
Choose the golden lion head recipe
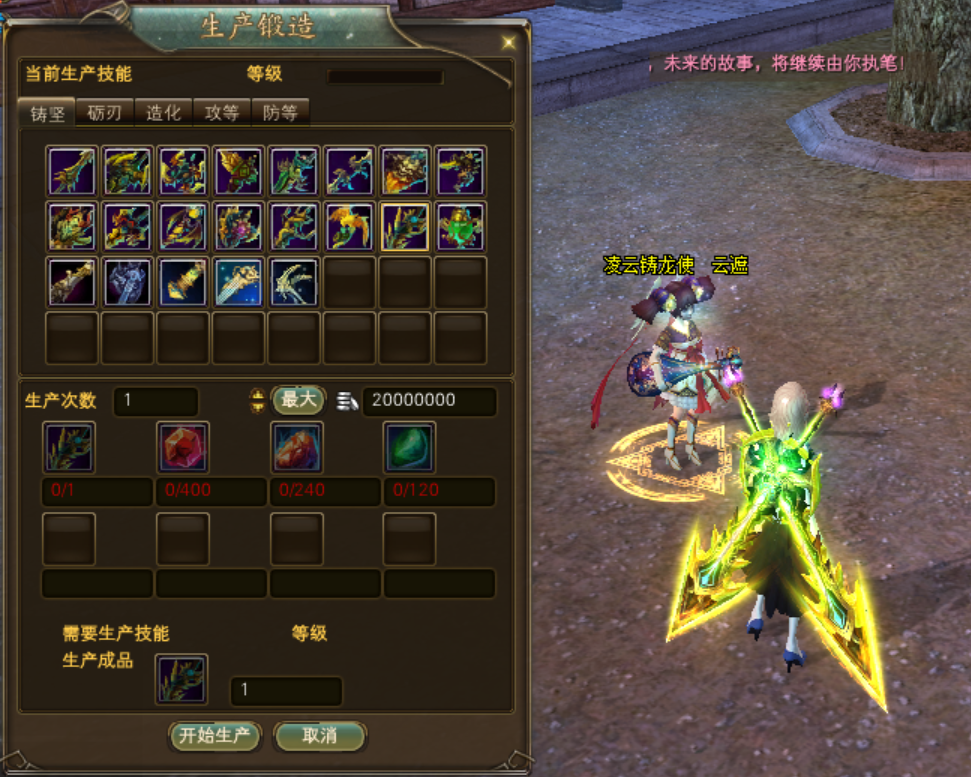[405, 171]
